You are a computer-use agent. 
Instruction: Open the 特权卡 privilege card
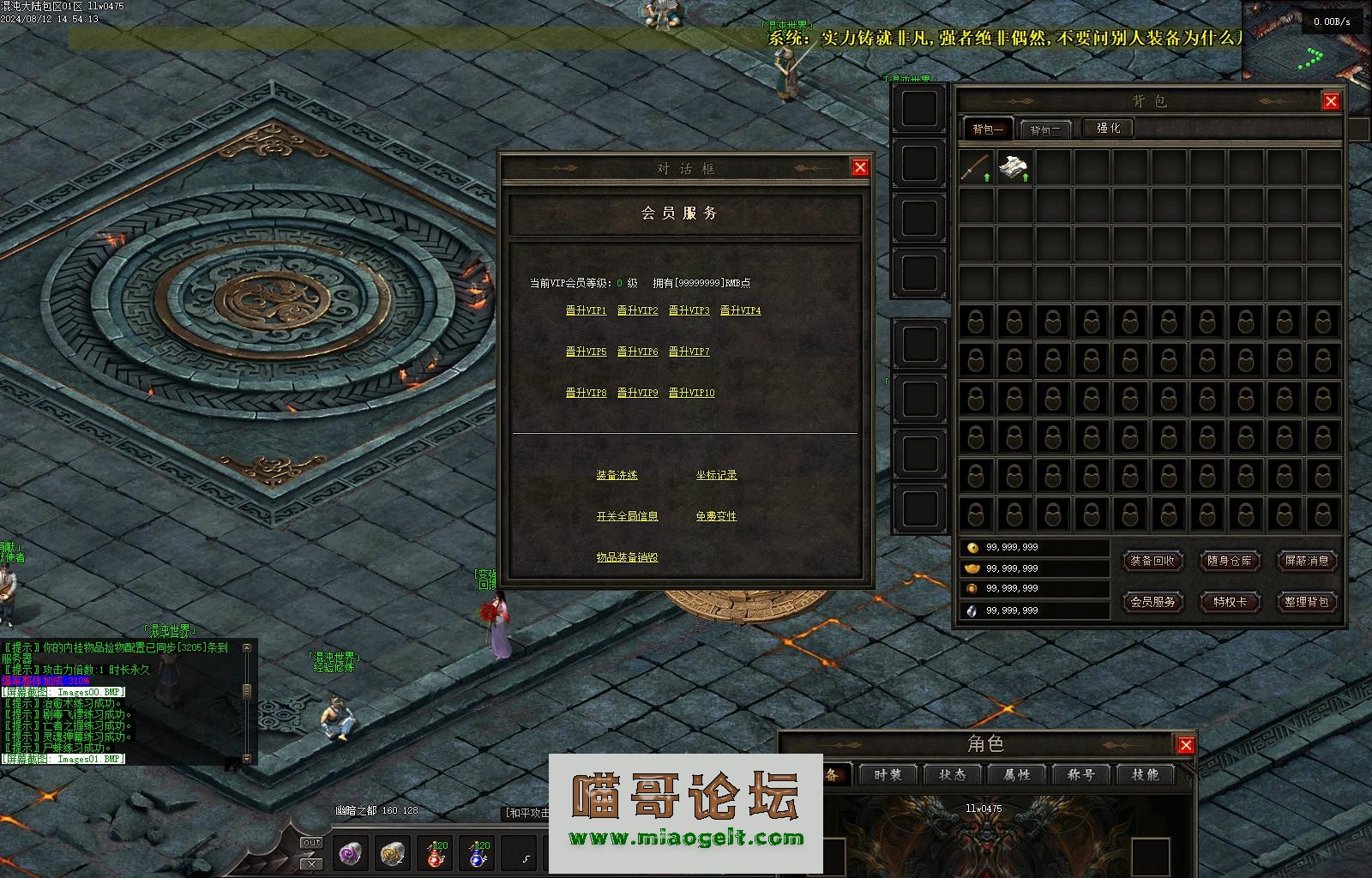click(x=1229, y=602)
